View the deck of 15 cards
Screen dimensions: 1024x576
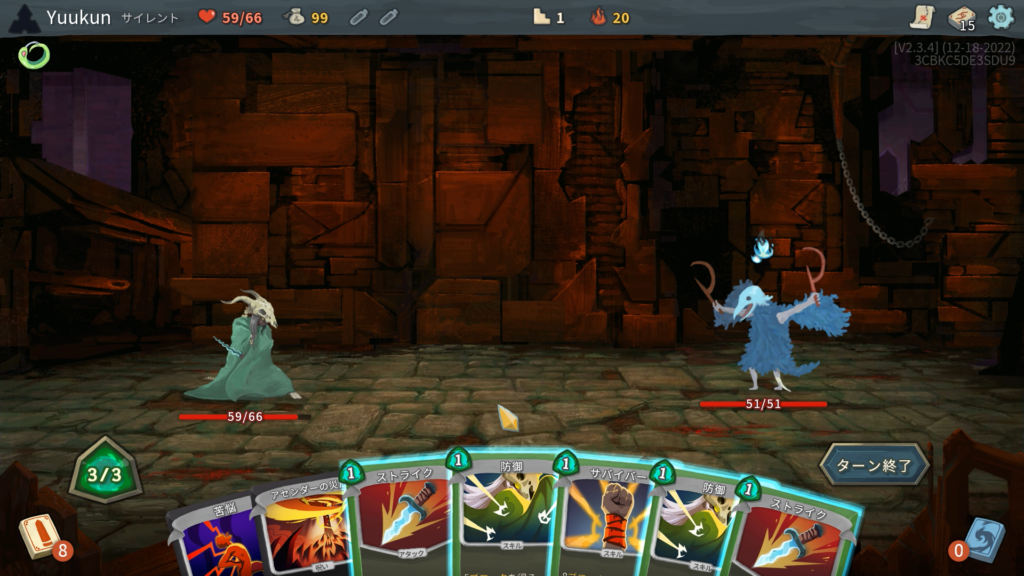(x=961, y=18)
